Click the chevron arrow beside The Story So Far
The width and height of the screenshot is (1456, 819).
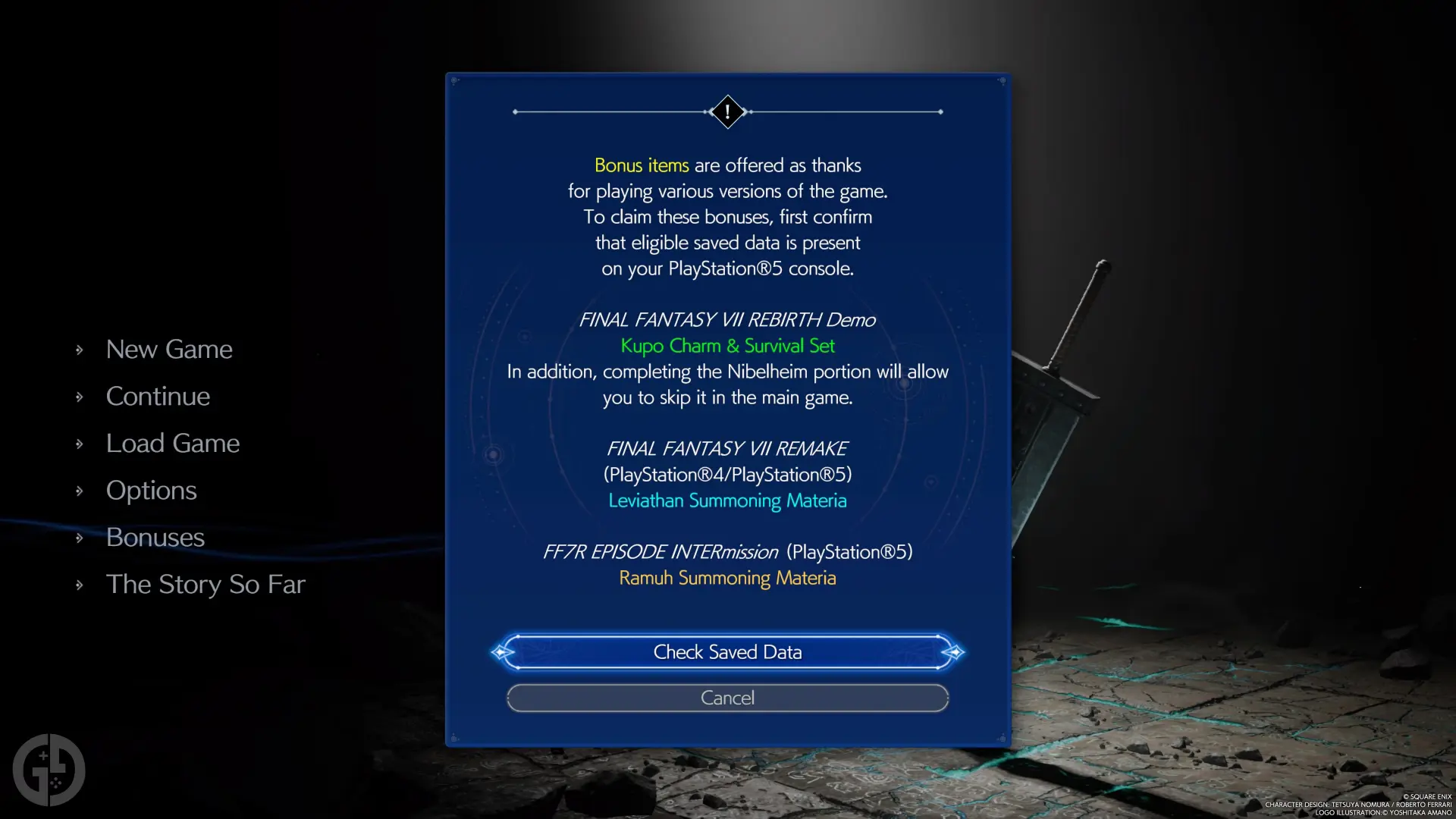point(80,584)
